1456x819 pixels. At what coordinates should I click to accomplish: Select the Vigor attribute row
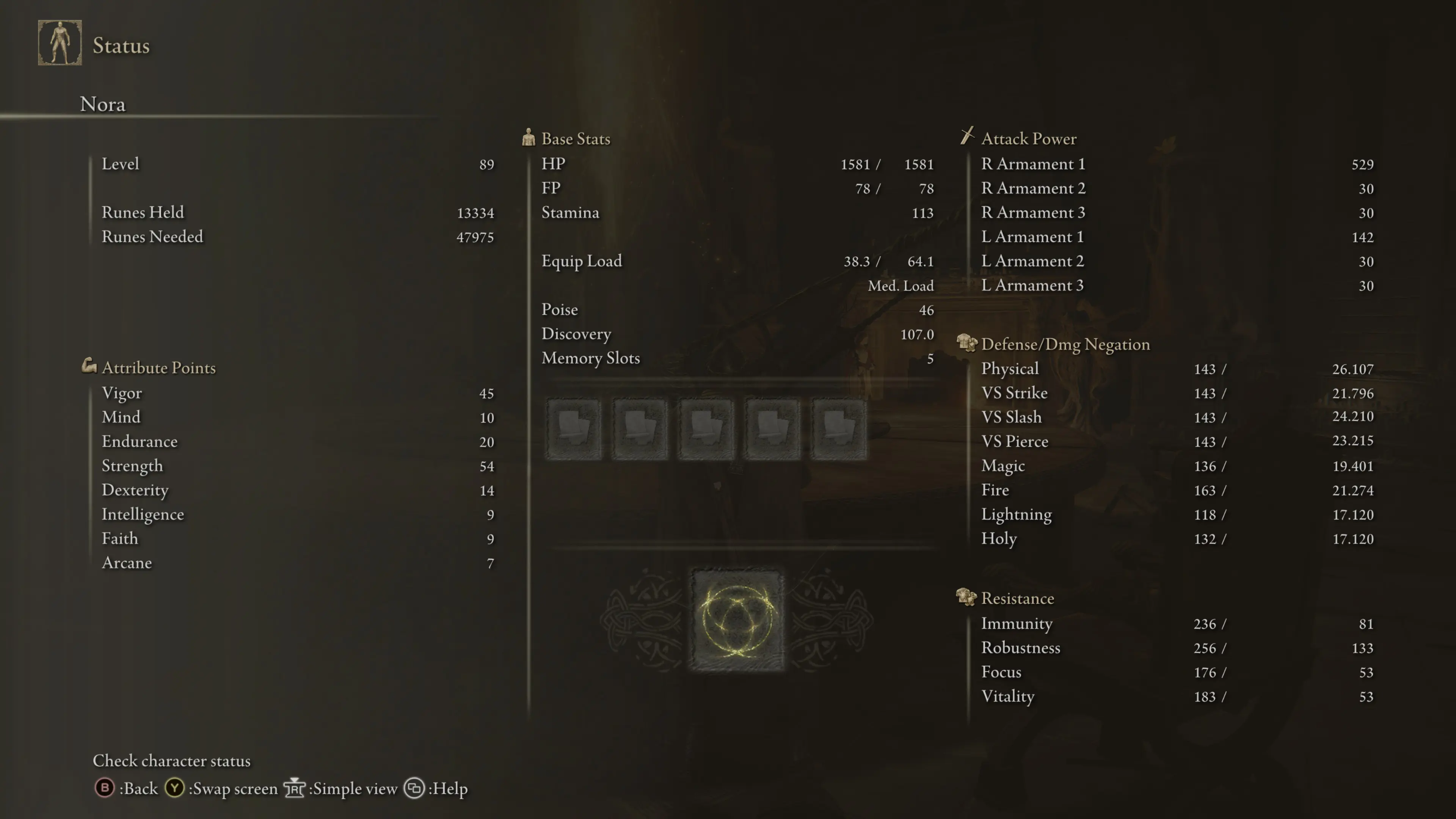tap(297, 393)
